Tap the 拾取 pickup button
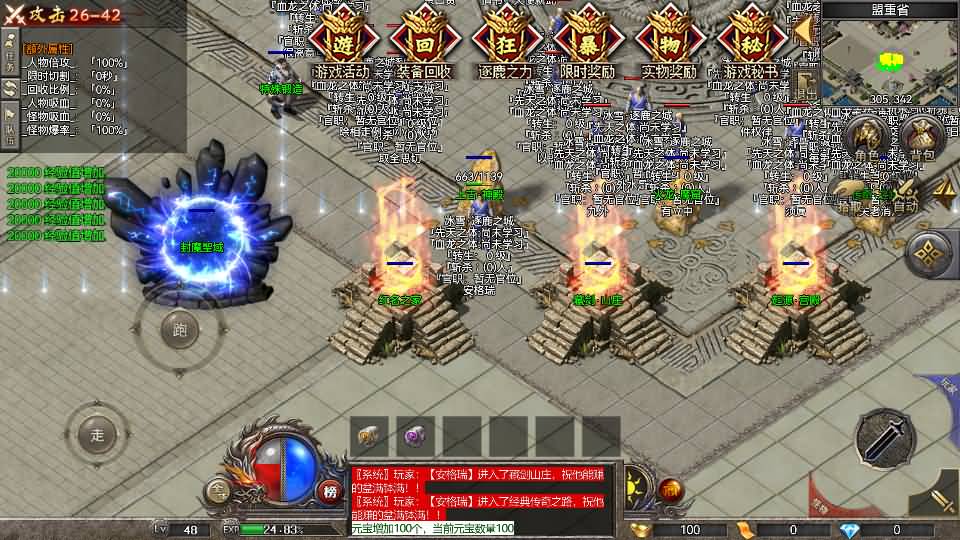This screenshot has height=540, width=960. point(851,193)
